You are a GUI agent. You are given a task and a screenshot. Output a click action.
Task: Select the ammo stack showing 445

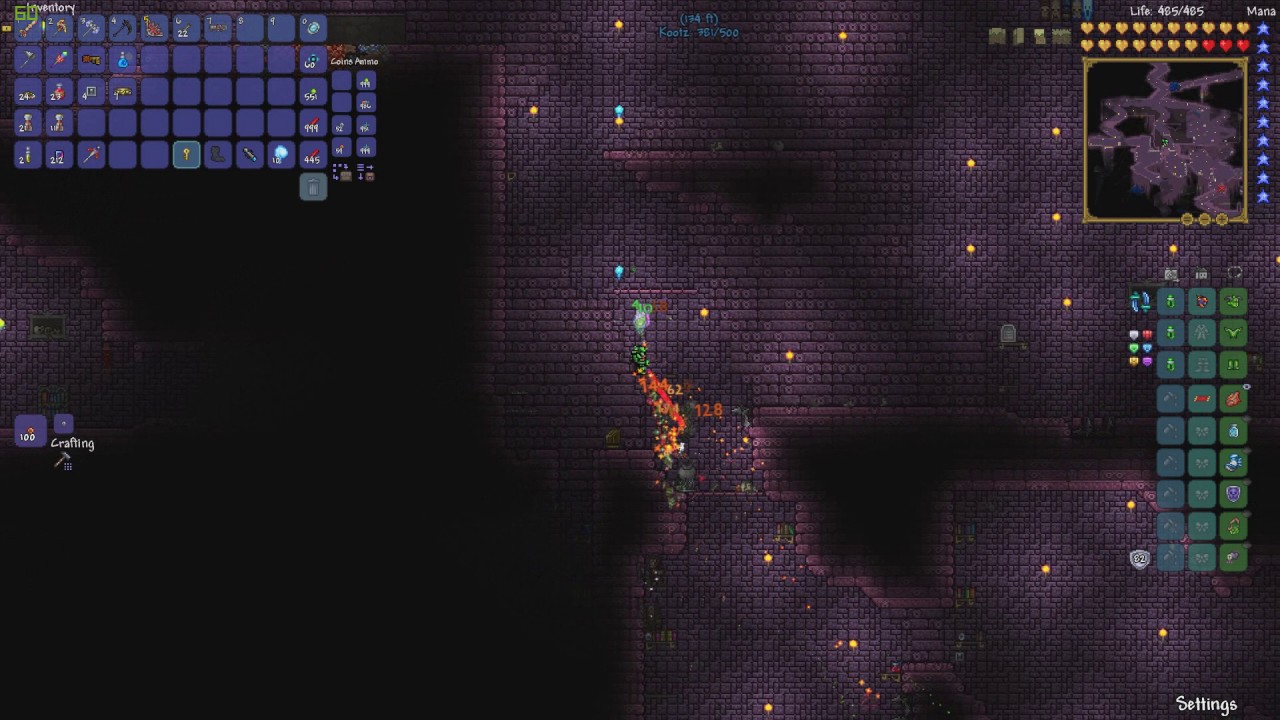pos(313,155)
